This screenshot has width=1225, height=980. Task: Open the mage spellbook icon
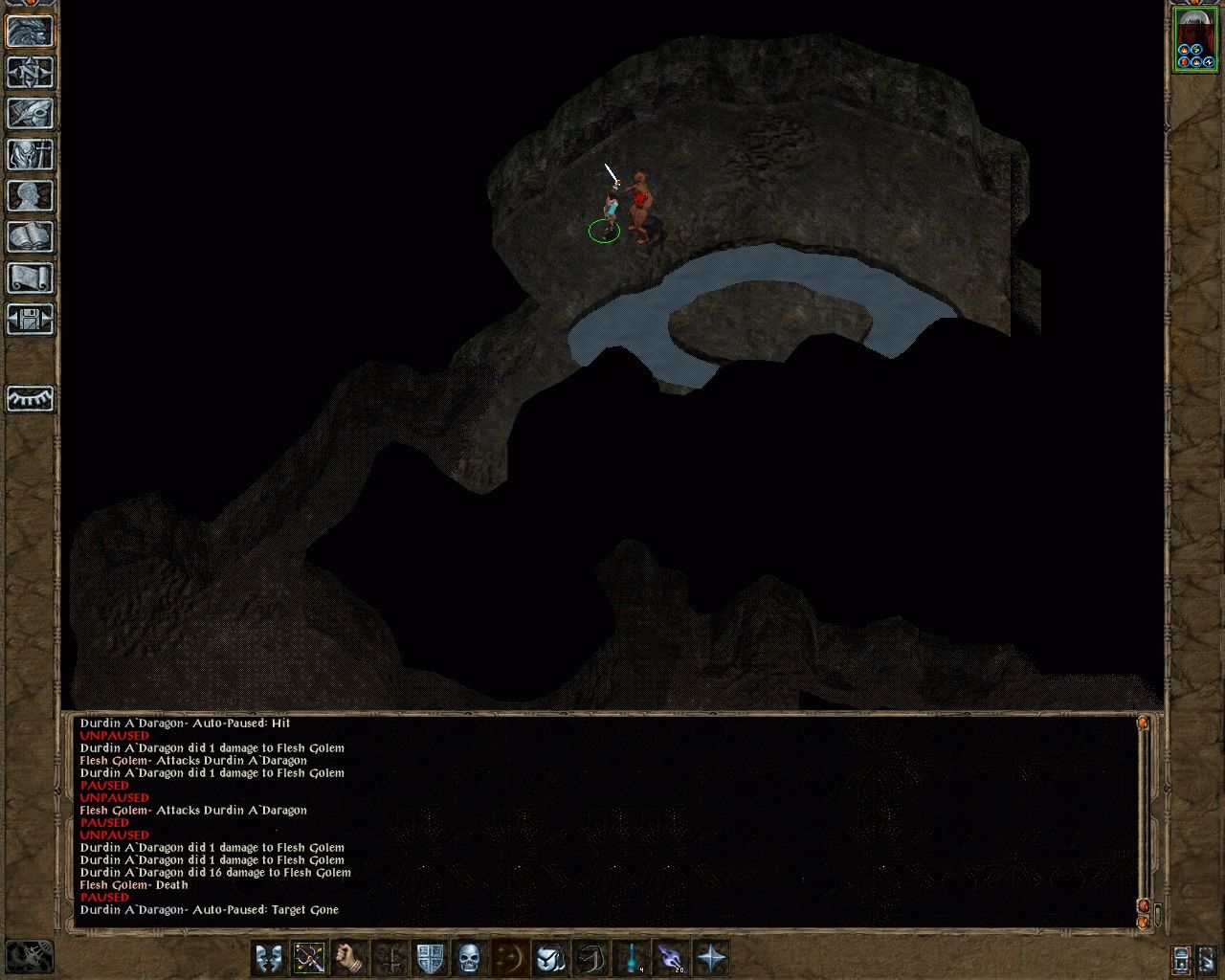pos(29,234)
